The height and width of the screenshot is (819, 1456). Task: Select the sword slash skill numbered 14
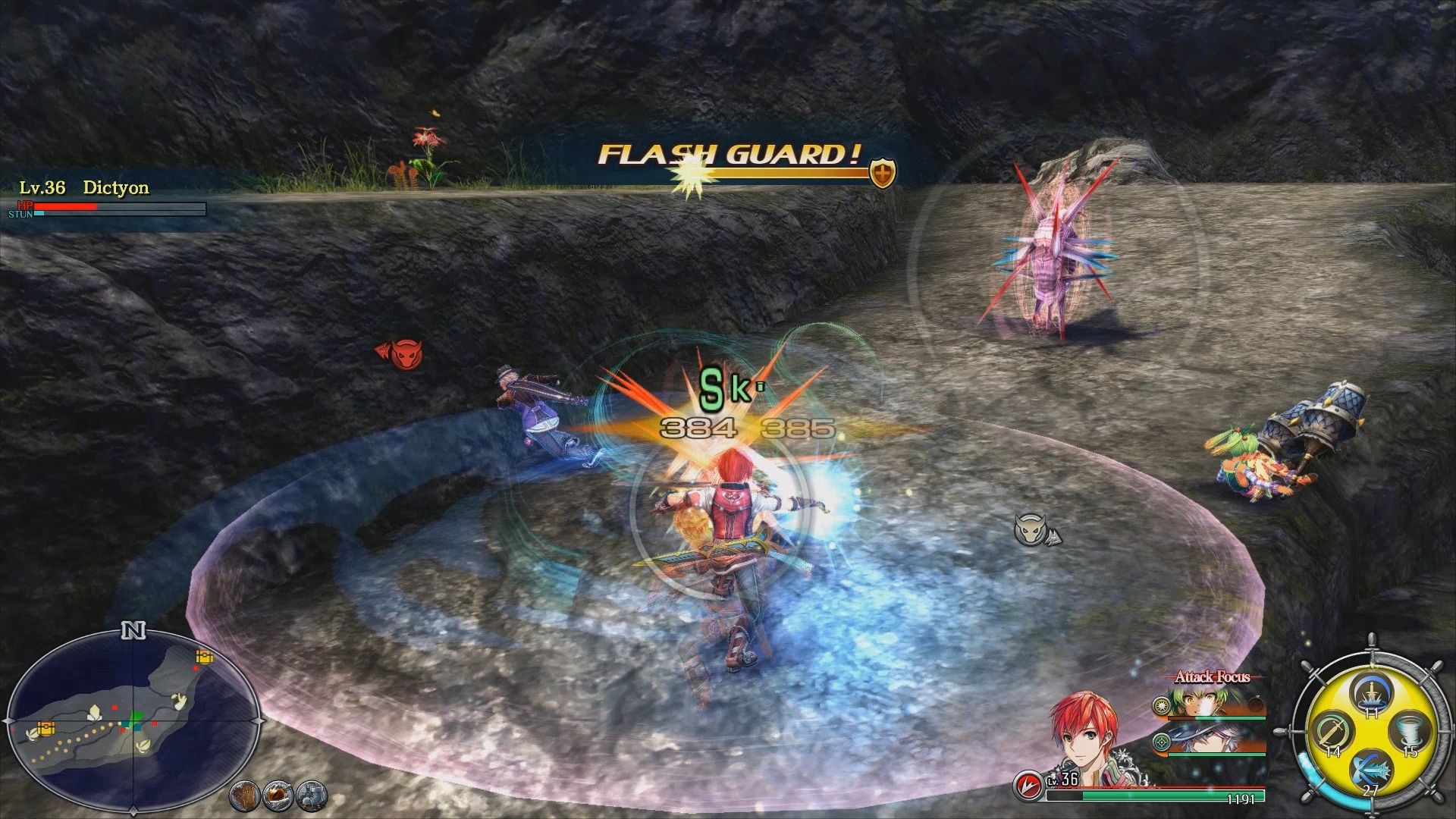[1332, 730]
